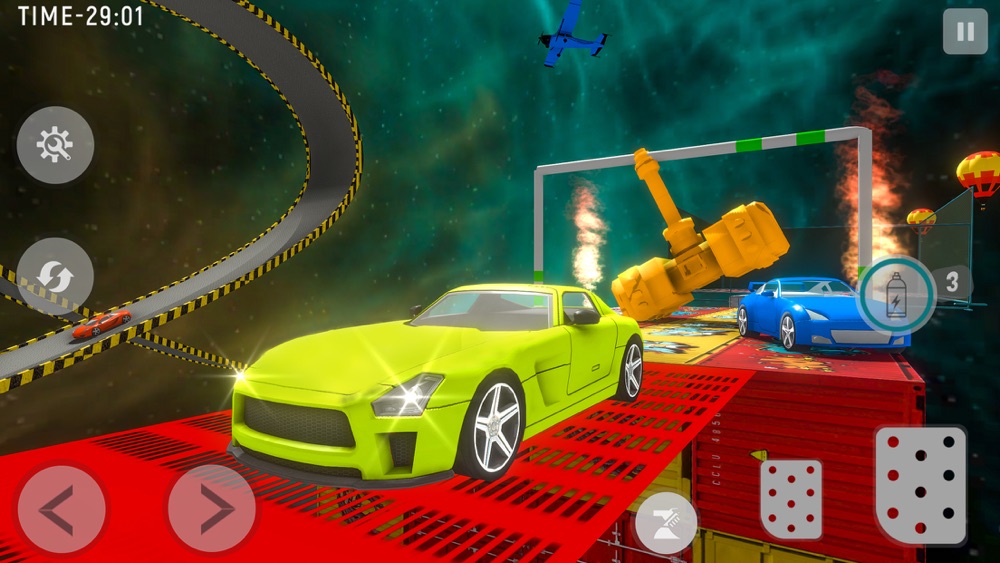
Task: Tap the circular arrows reset button
Action: point(55,277)
